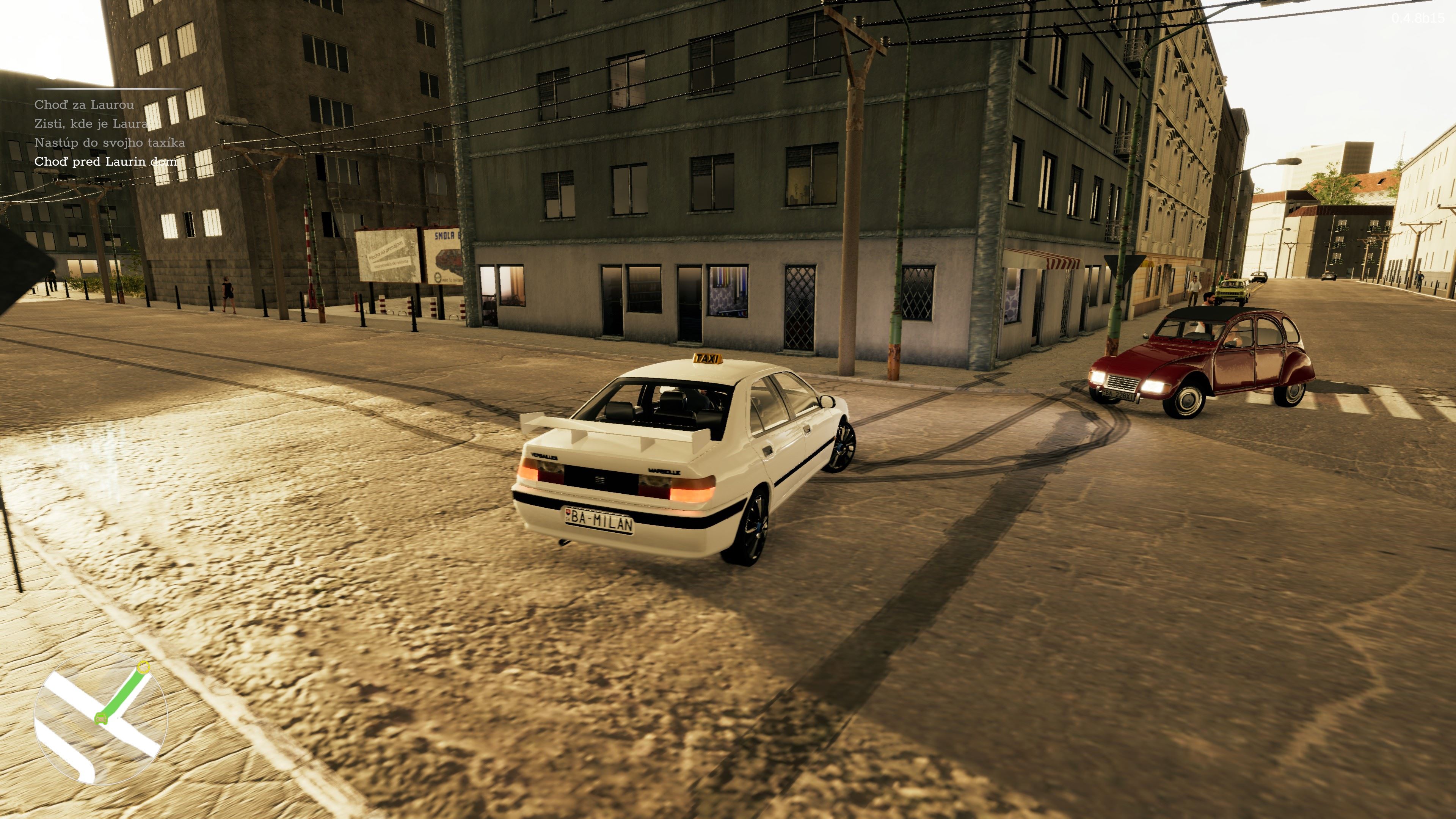Select the active objective "Choď pred Laurin dom"
The image size is (1456, 819).
106,162
